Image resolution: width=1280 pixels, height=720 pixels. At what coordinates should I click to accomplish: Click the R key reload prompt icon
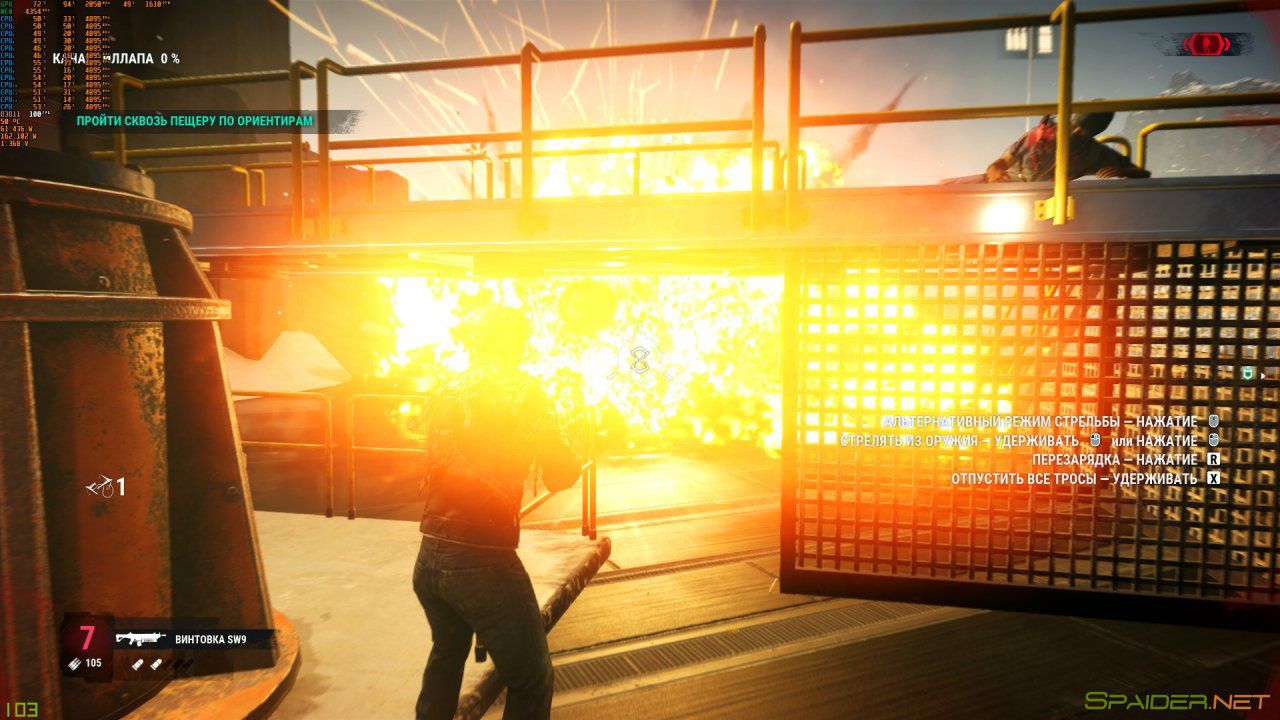click(x=1212, y=459)
